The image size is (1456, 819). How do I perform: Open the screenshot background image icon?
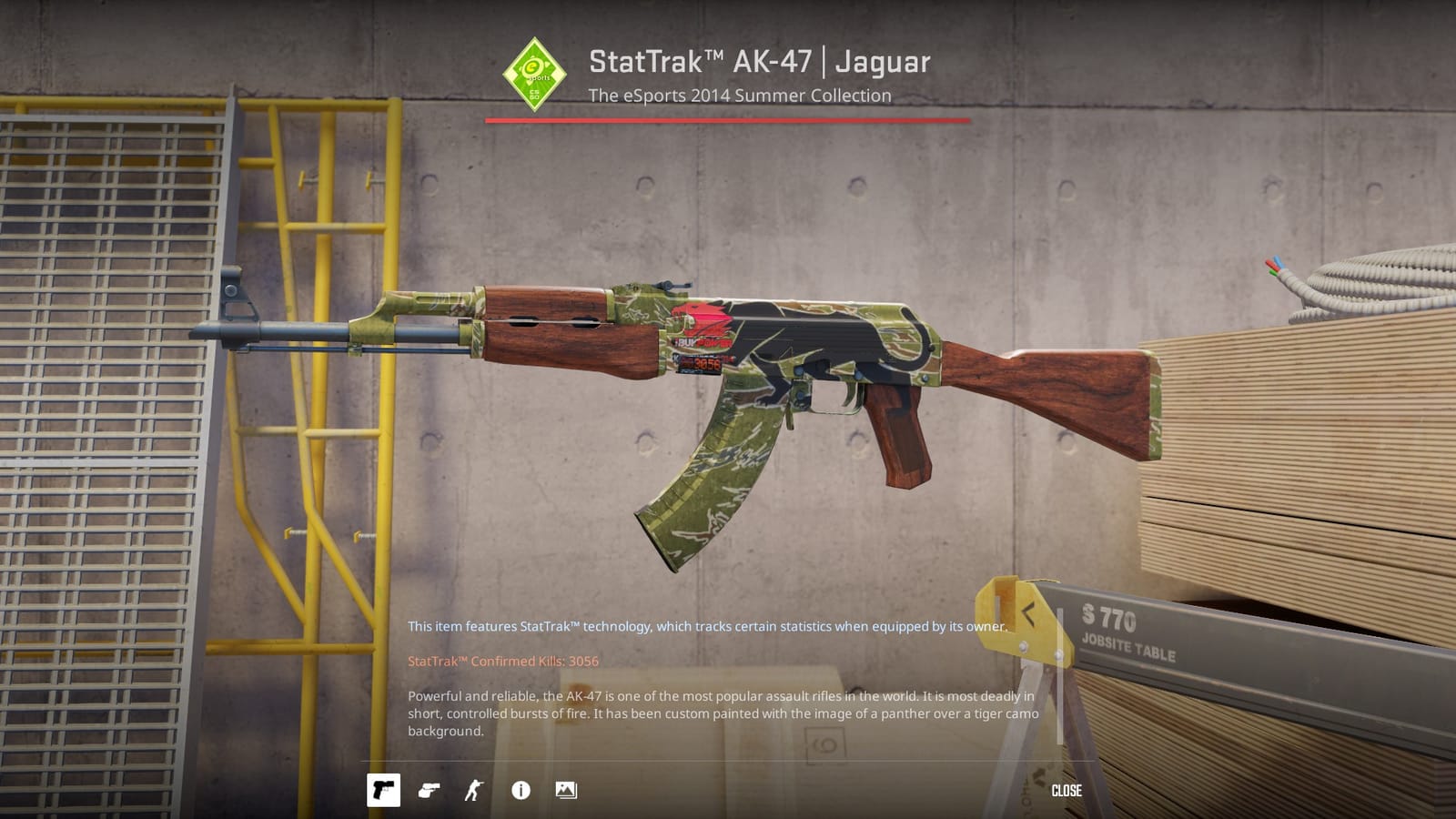click(566, 791)
